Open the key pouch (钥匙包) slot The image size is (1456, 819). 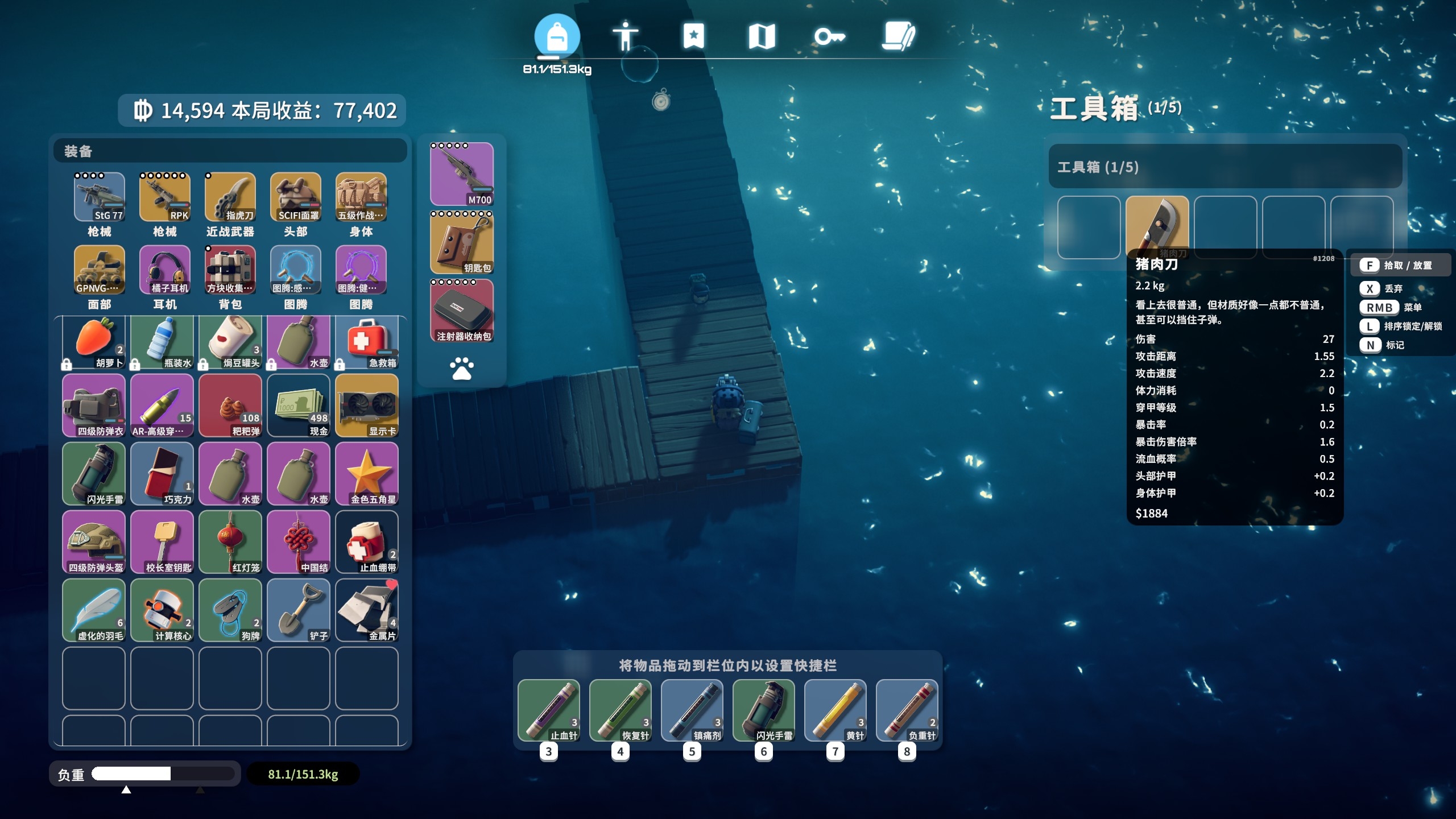[x=462, y=242]
